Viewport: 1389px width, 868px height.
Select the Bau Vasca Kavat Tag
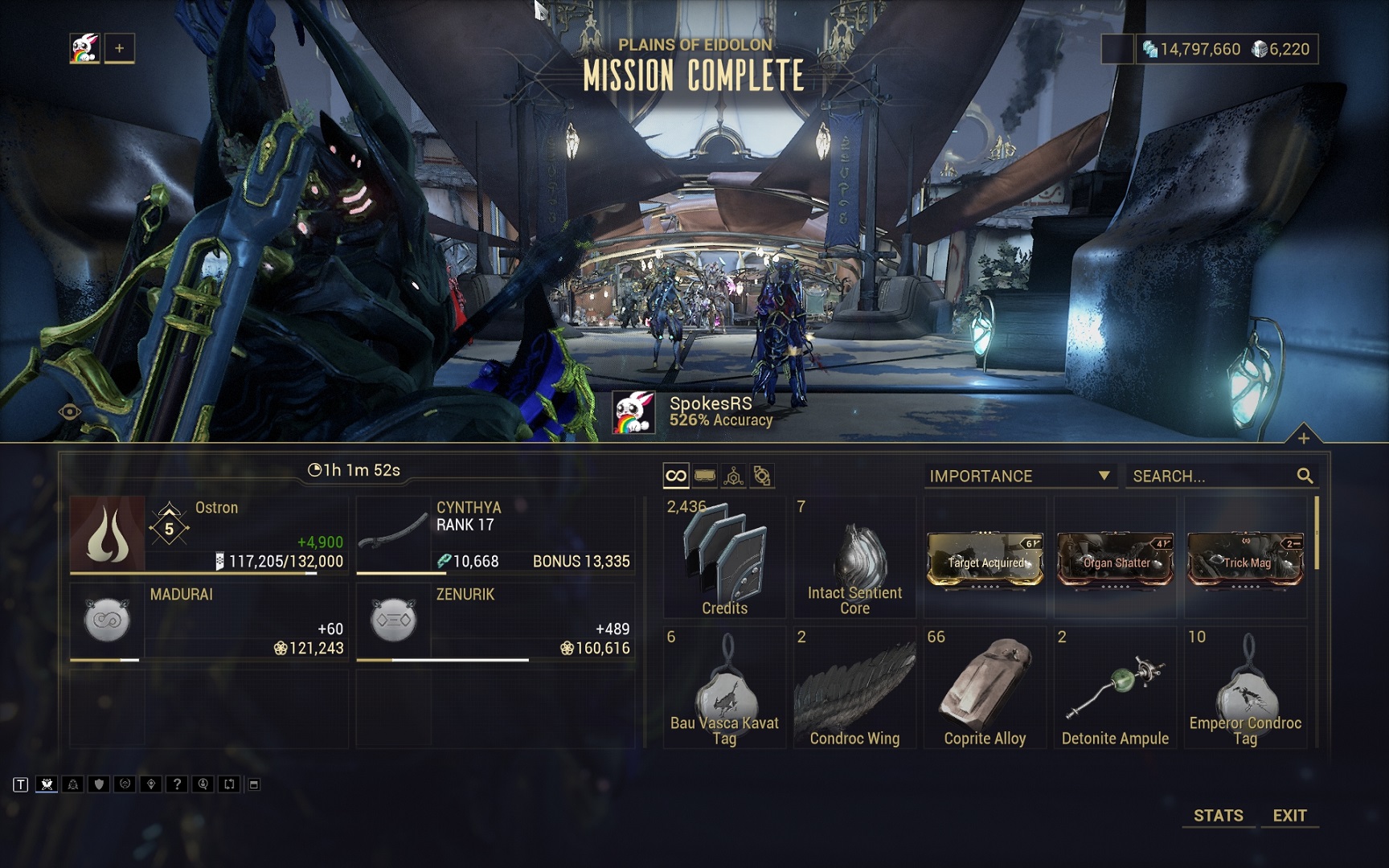(x=724, y=688)
